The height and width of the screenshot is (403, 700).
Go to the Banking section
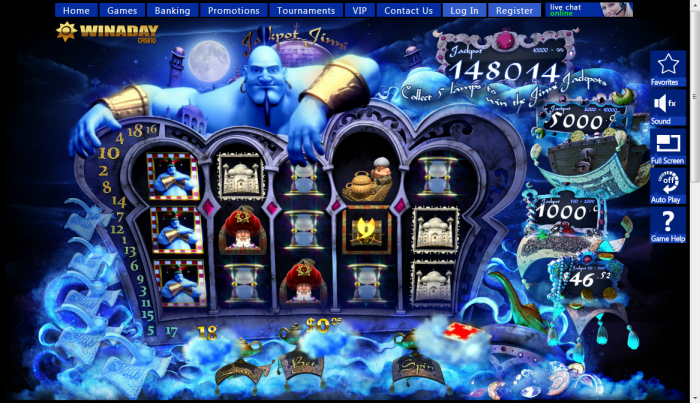tap(172, 10)
